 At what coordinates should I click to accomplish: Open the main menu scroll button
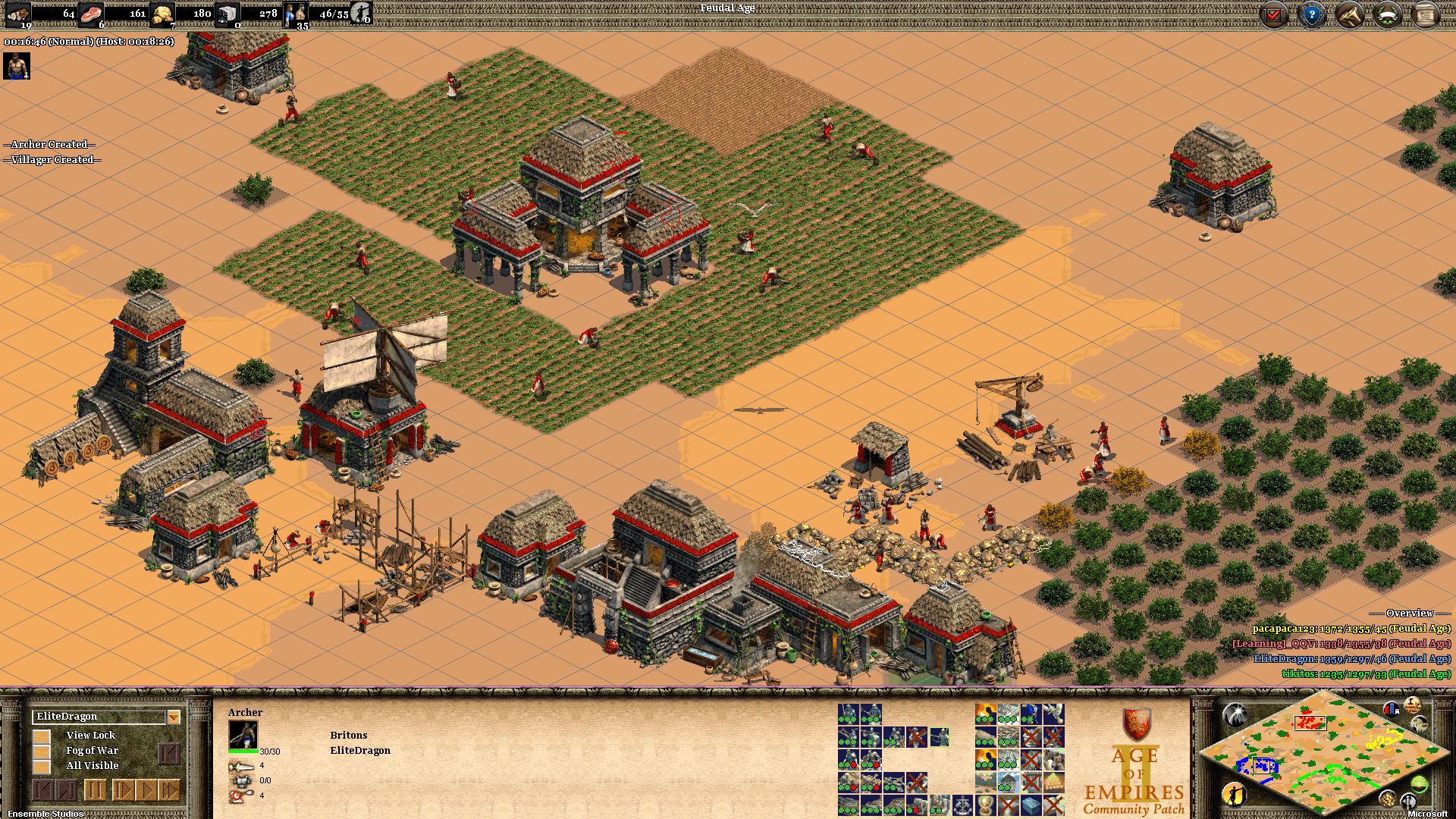point(1426,15)
